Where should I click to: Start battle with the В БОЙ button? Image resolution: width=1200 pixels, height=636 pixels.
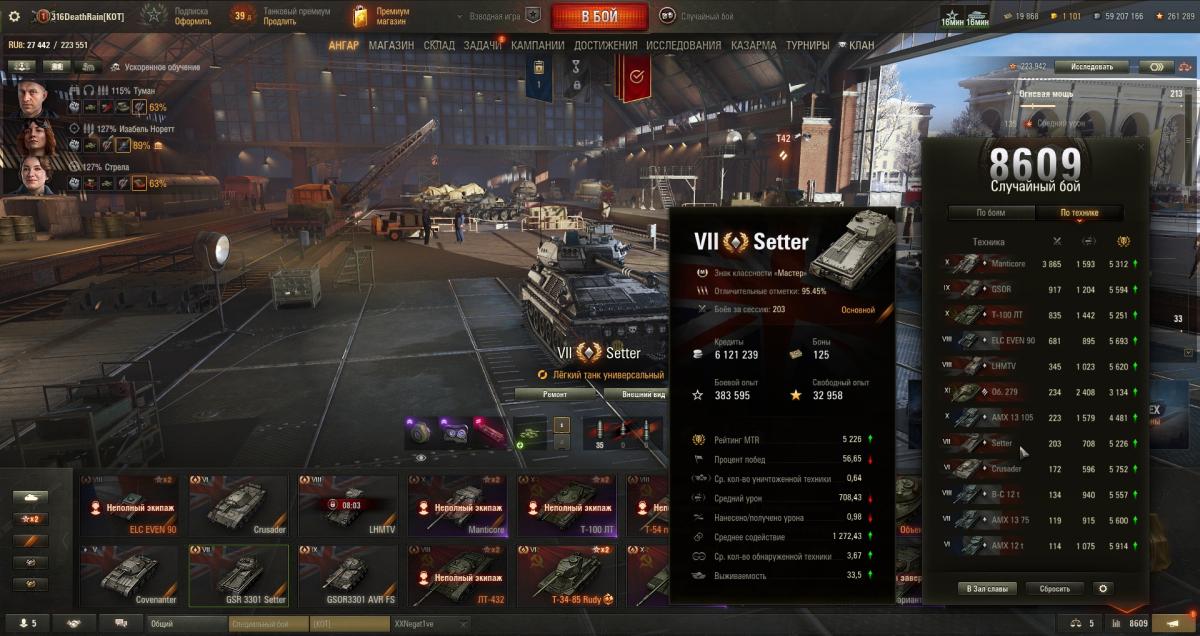598,16
